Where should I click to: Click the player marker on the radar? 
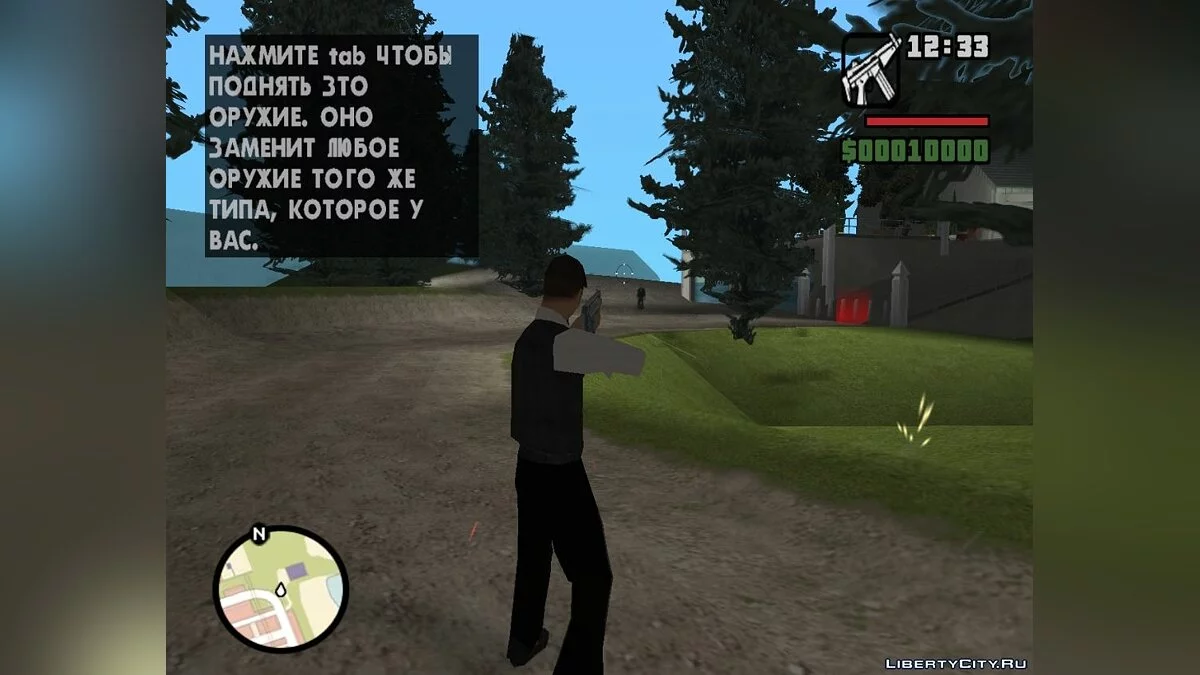(x=281, y=591)
